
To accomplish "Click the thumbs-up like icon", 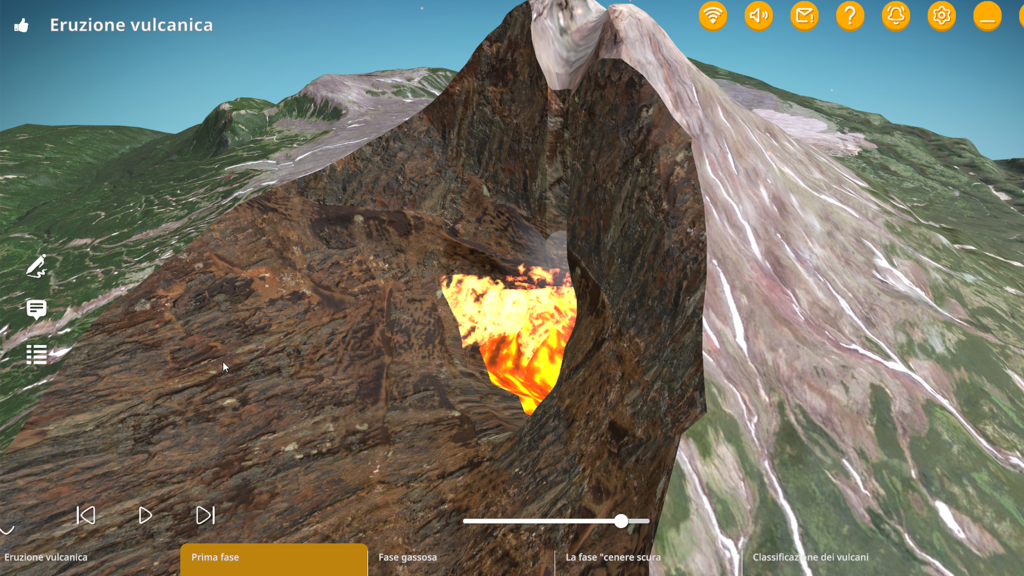I will pyautogui.click(x=21, y=26).
